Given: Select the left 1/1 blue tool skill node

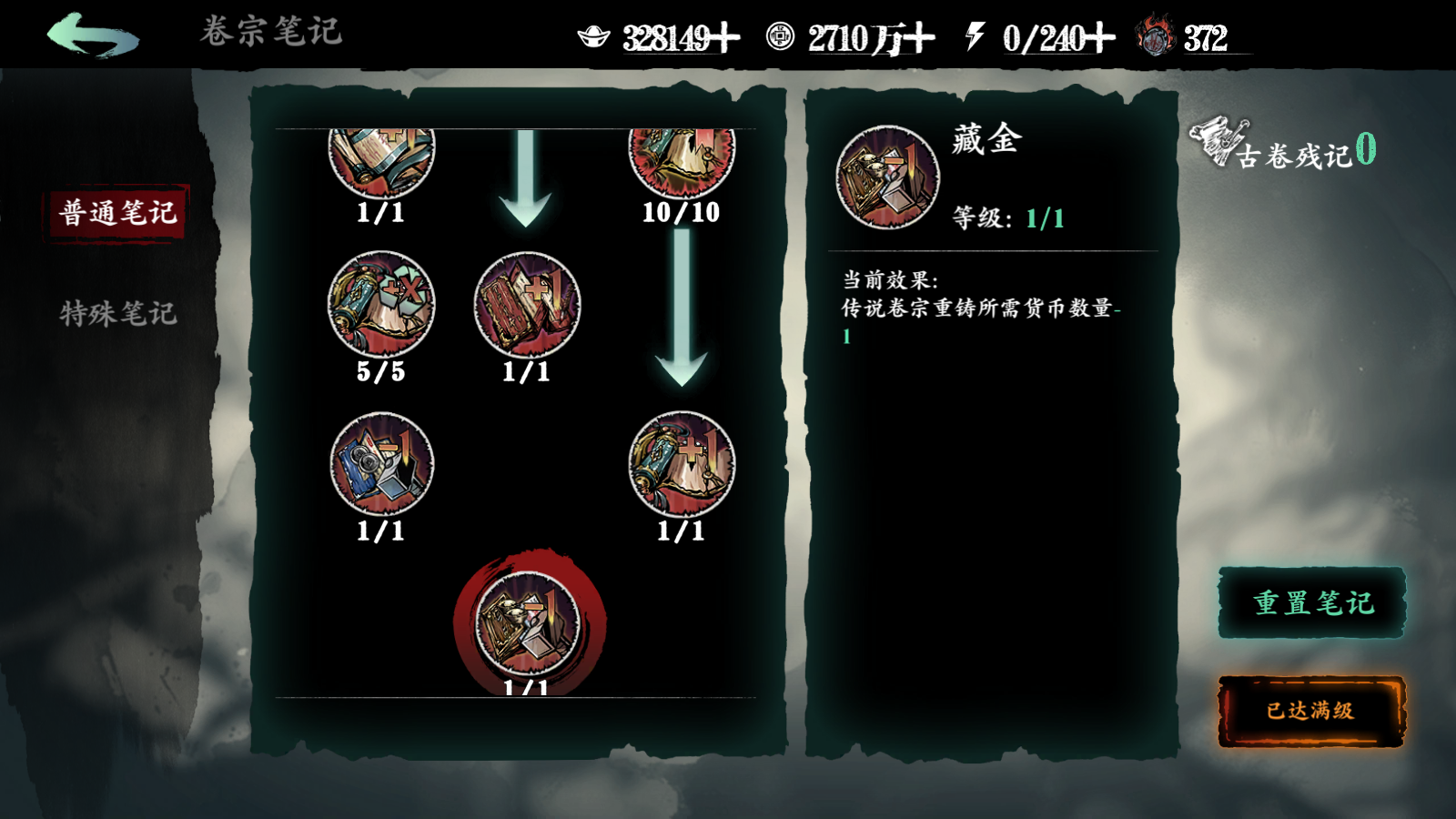Looking at the screenshot, I should point(379,464).
